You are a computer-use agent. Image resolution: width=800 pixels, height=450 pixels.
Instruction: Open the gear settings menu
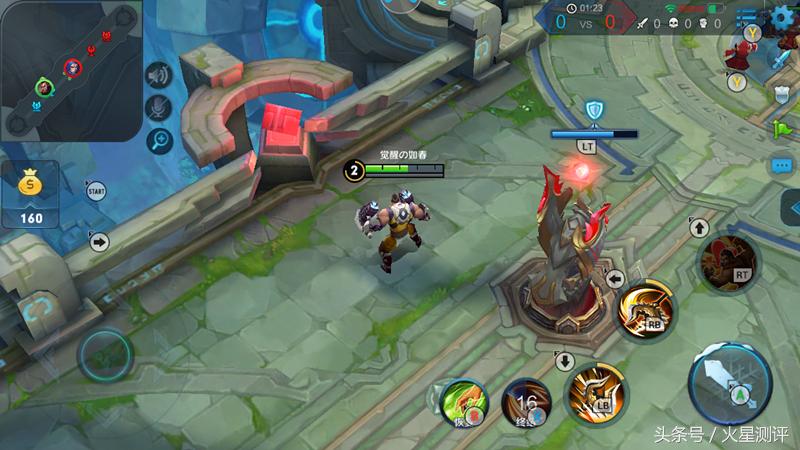pos(783,19)
